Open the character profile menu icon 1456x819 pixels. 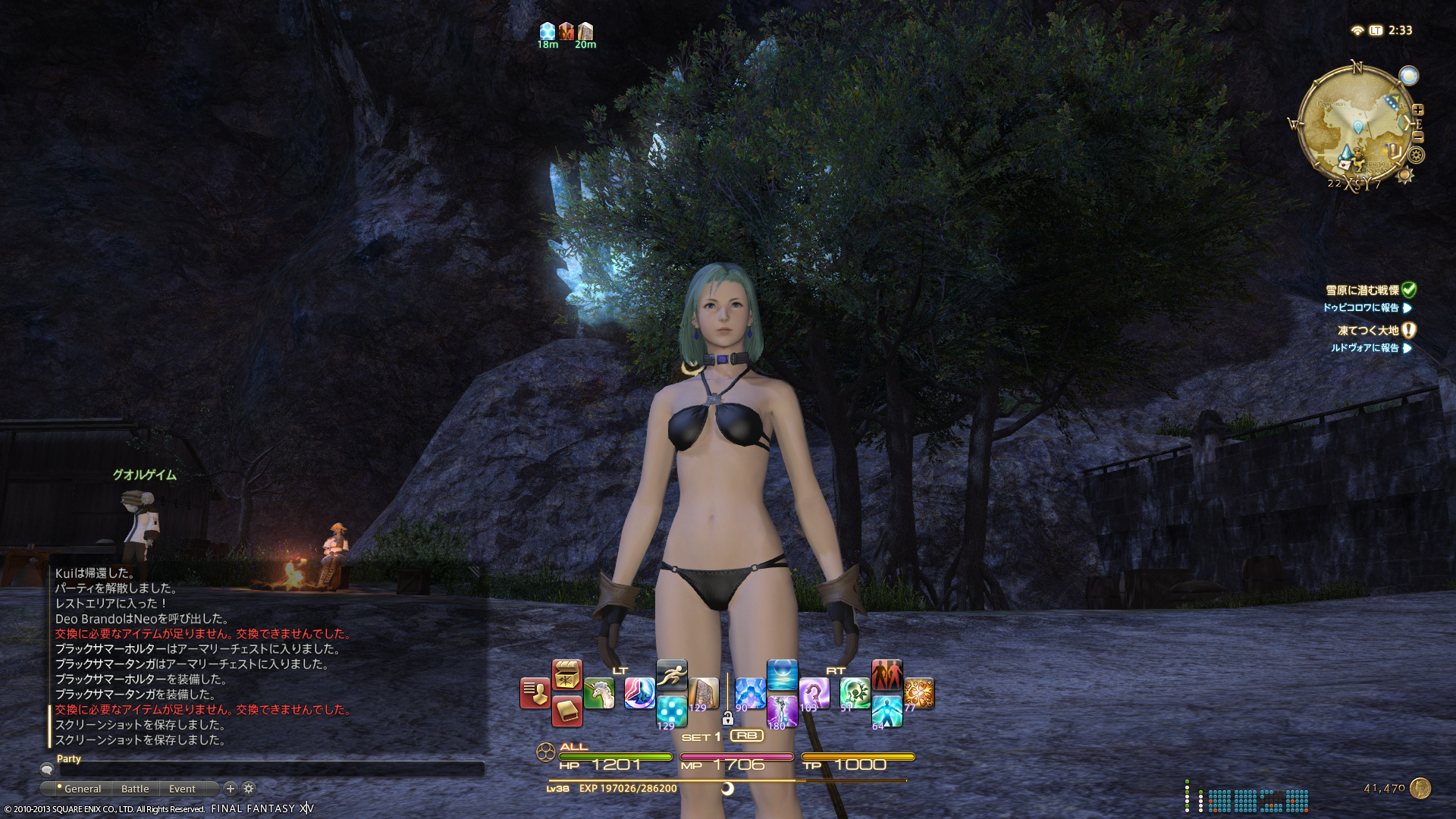pos(535,693)
